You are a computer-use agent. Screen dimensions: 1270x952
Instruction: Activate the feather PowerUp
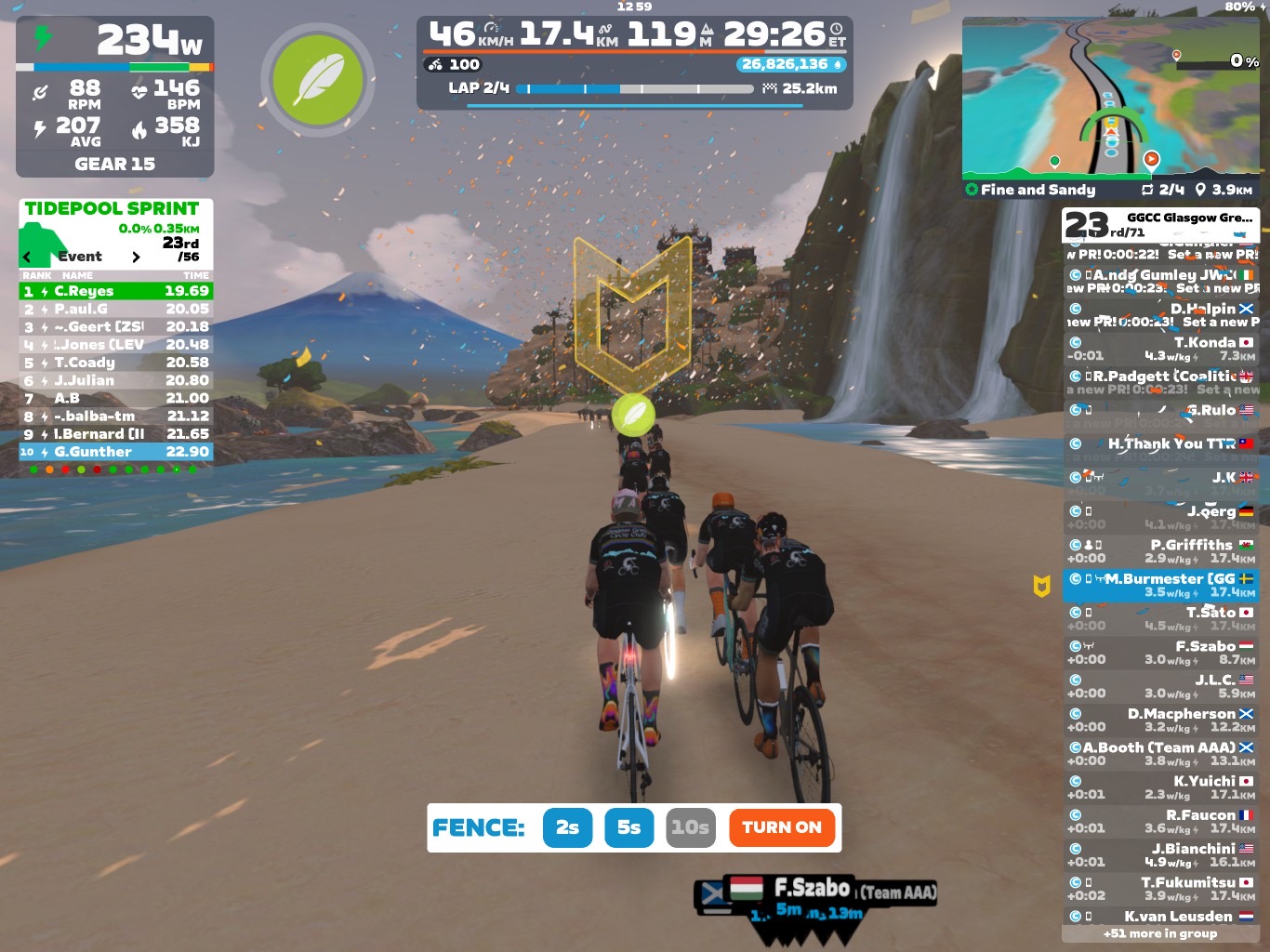coord(318,81)
